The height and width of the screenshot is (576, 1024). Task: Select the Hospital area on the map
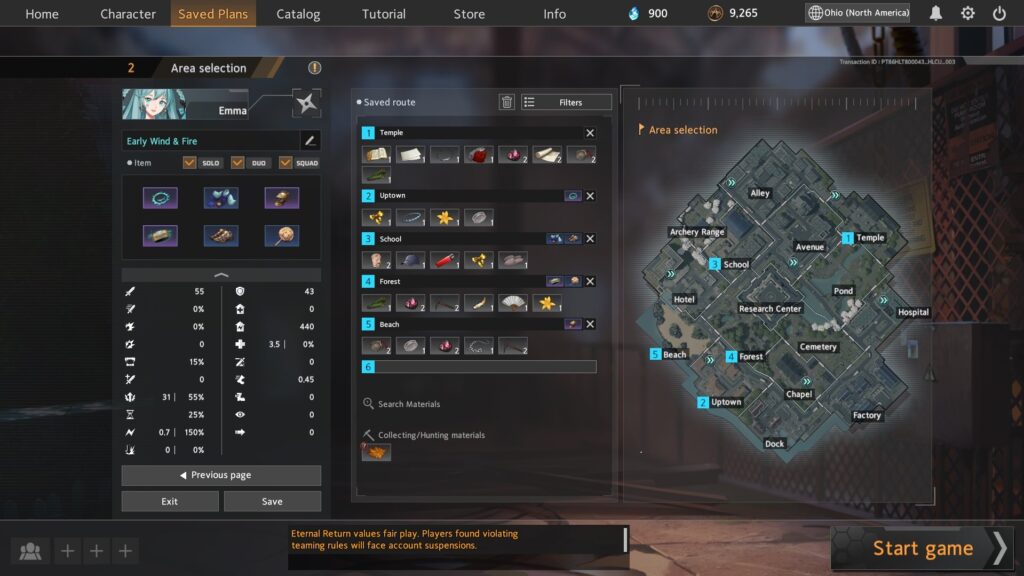click(912, 312)
